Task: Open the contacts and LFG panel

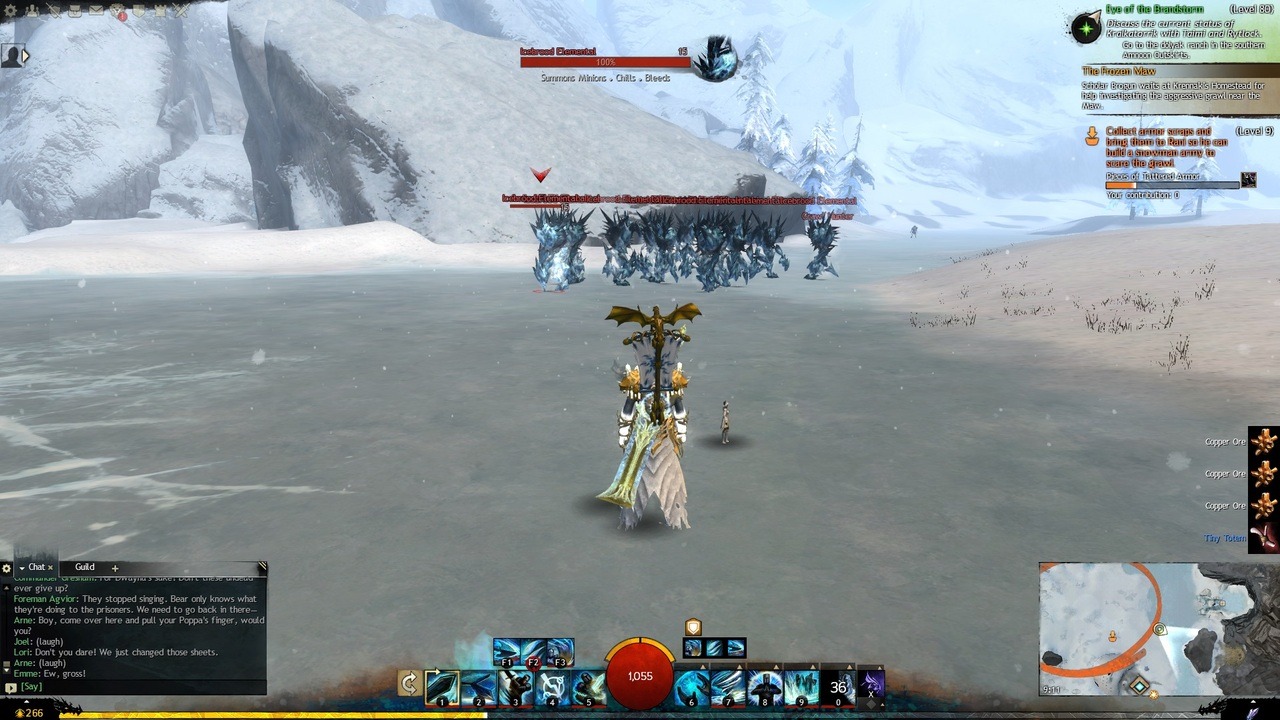Action: 32,11
